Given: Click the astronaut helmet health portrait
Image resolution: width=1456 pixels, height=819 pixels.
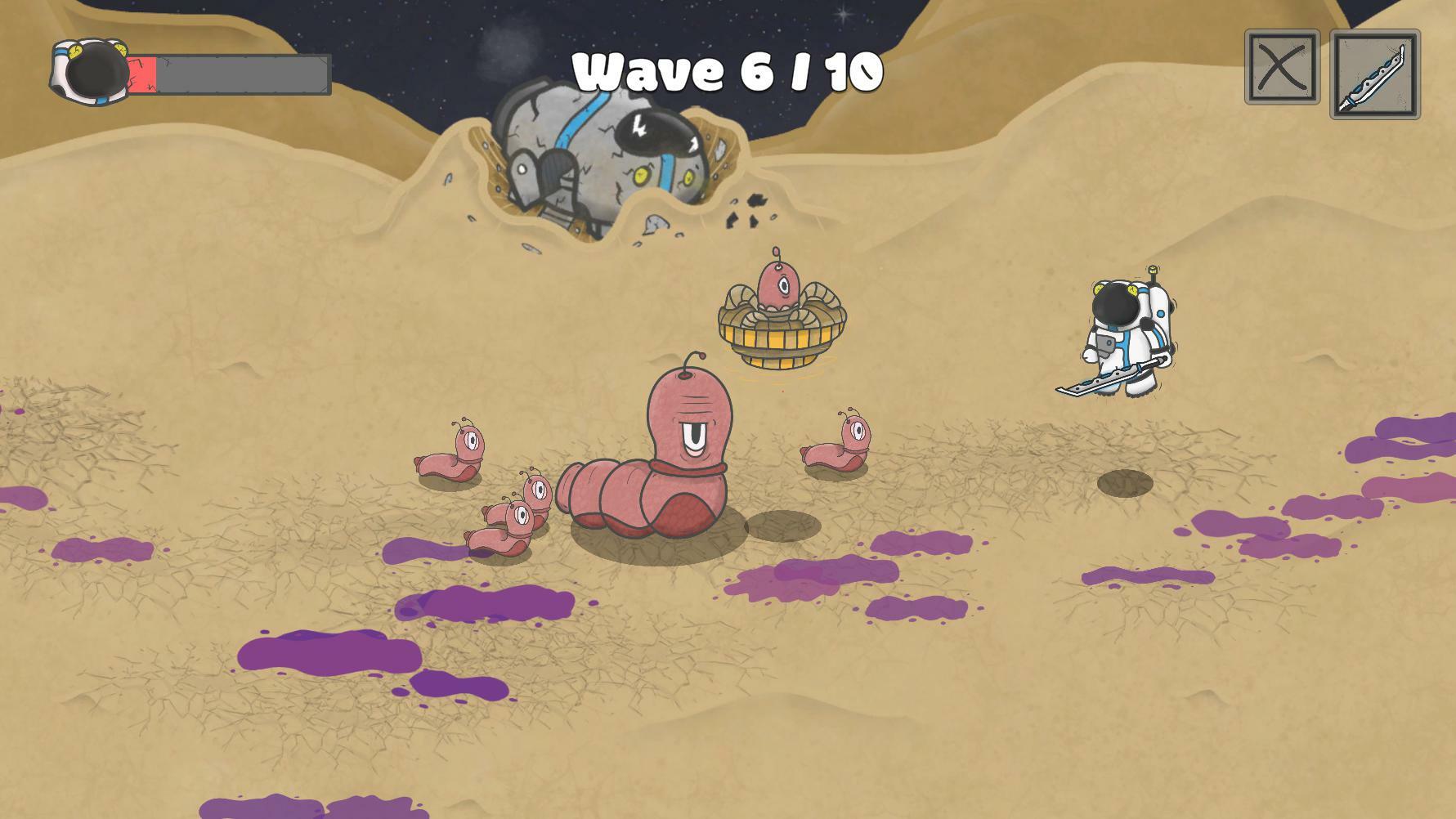Looking at the screenshot, I should point(88,69).
